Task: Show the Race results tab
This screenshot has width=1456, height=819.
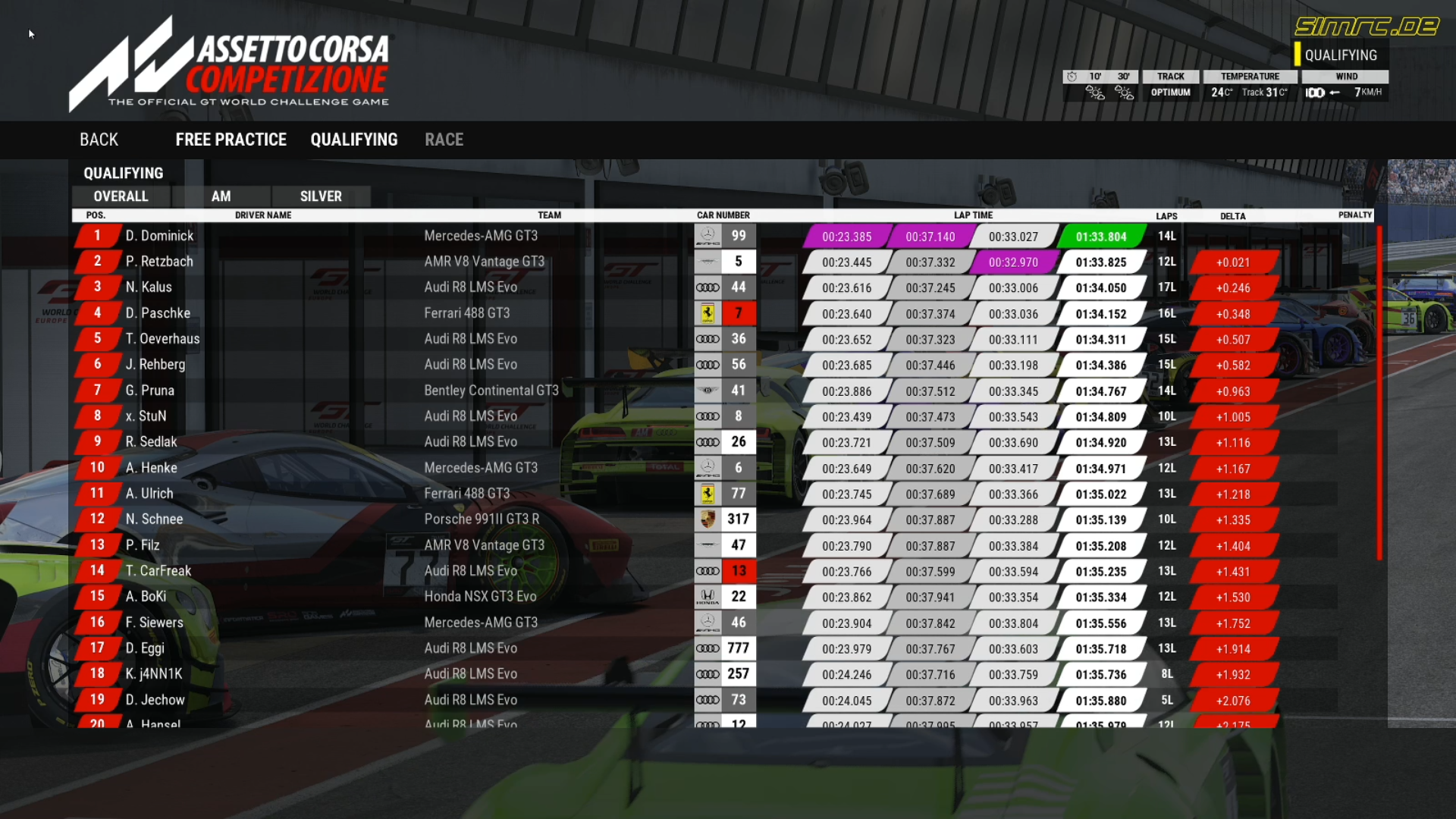Action: pos(444,140)
